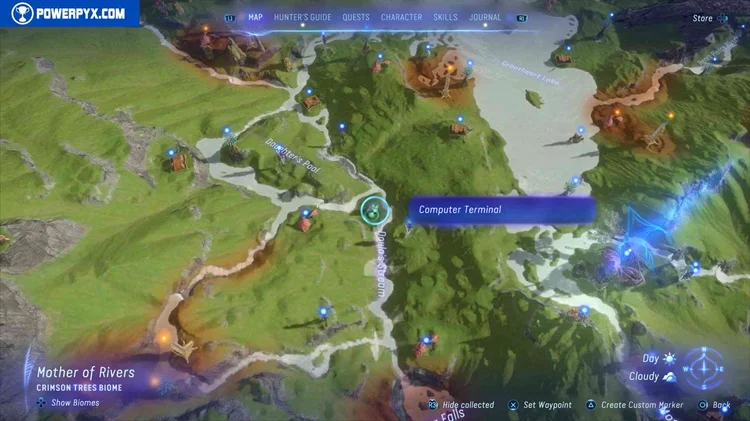Toggle Show Biomes overlay
Image resolution: width=750 pixels, height=421 pixels.
coord(68,403)
